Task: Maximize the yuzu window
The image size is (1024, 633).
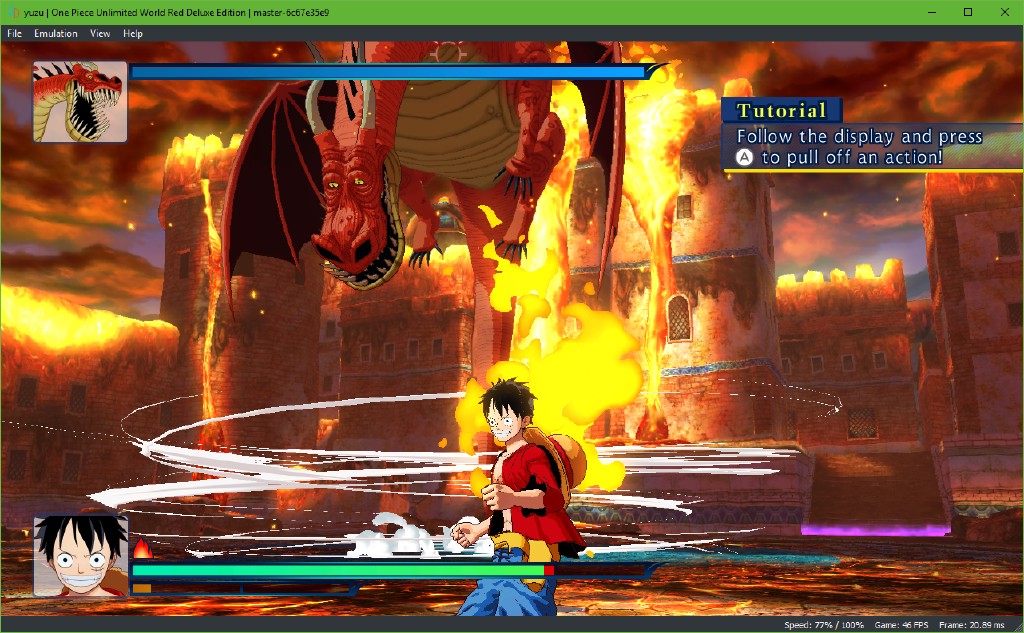Action: click(968, 12)
